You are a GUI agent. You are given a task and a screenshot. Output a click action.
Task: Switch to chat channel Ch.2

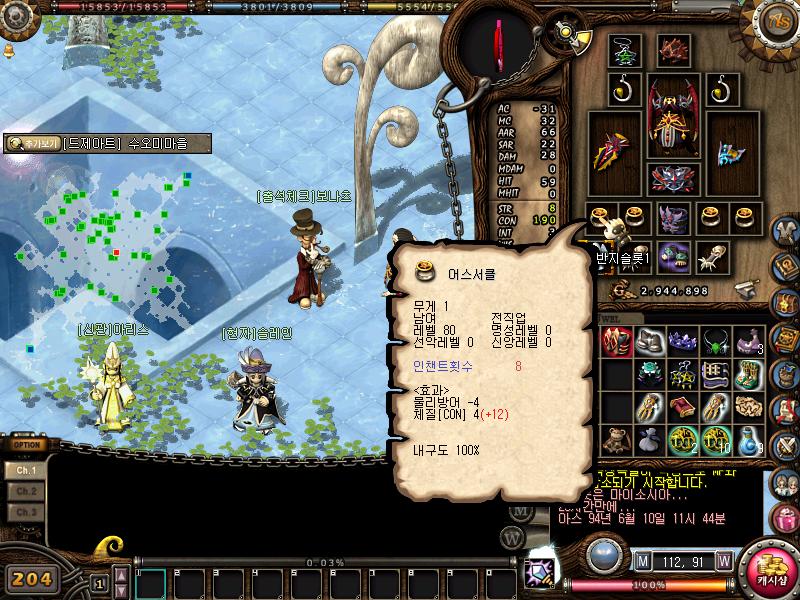(26, 491)
